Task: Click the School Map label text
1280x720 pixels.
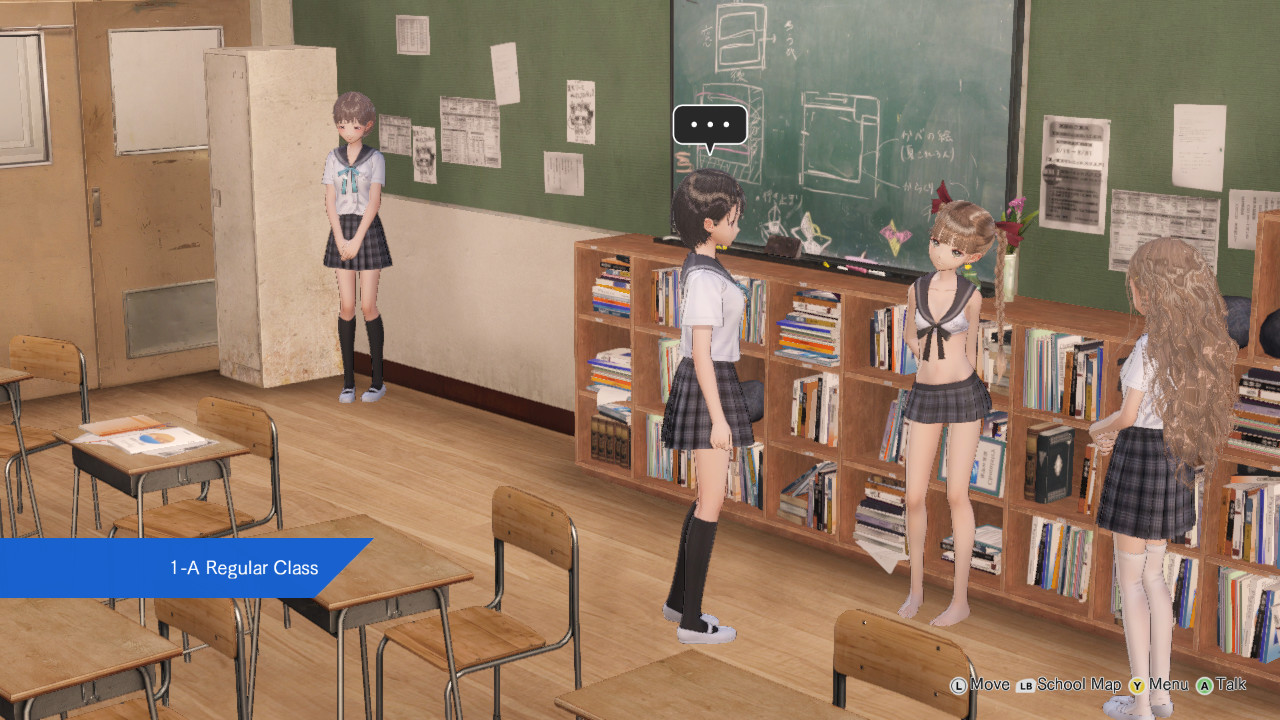Action: [1079, 685]
